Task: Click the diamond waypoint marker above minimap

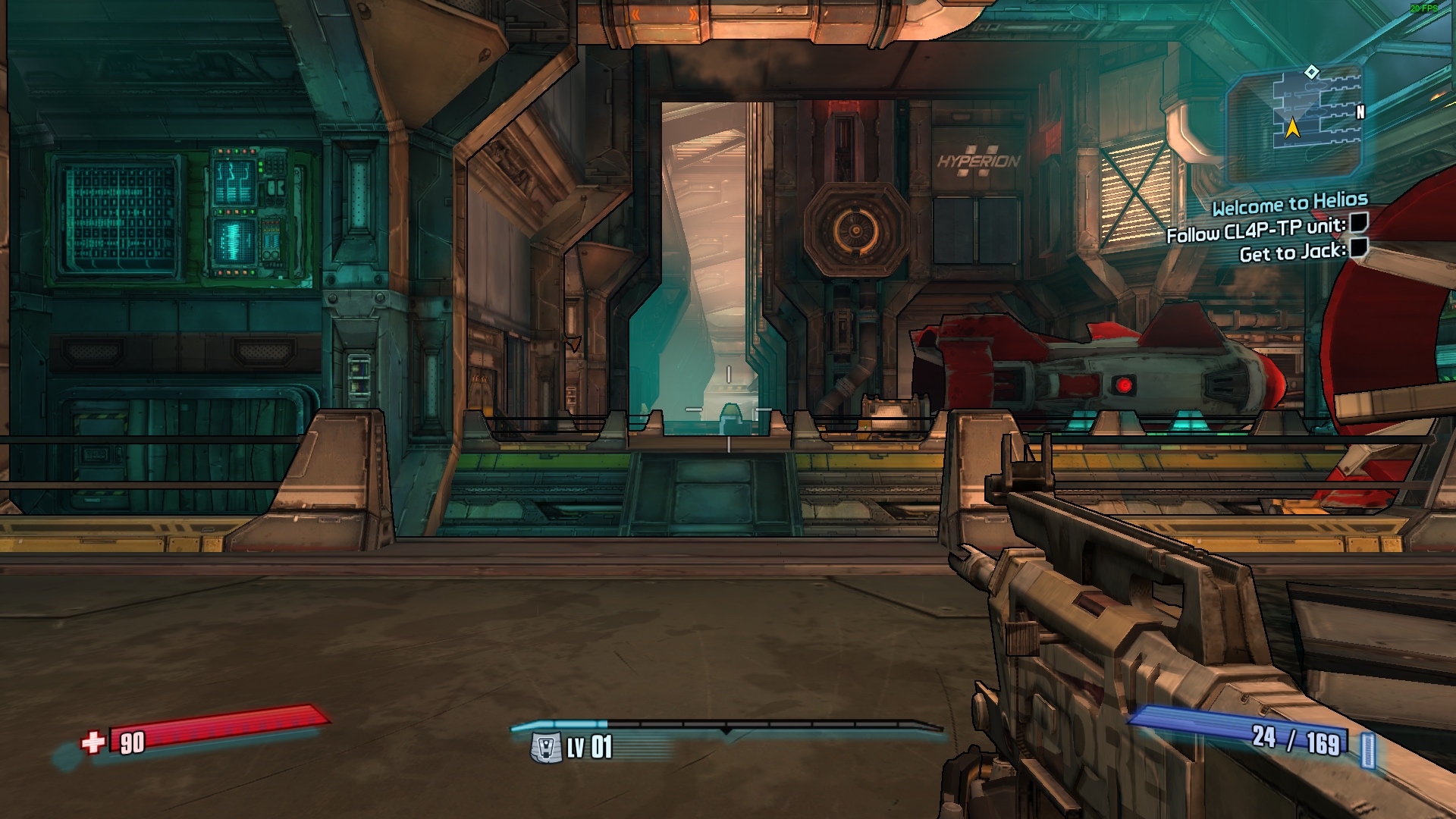Action: [x=1312, y=72]
